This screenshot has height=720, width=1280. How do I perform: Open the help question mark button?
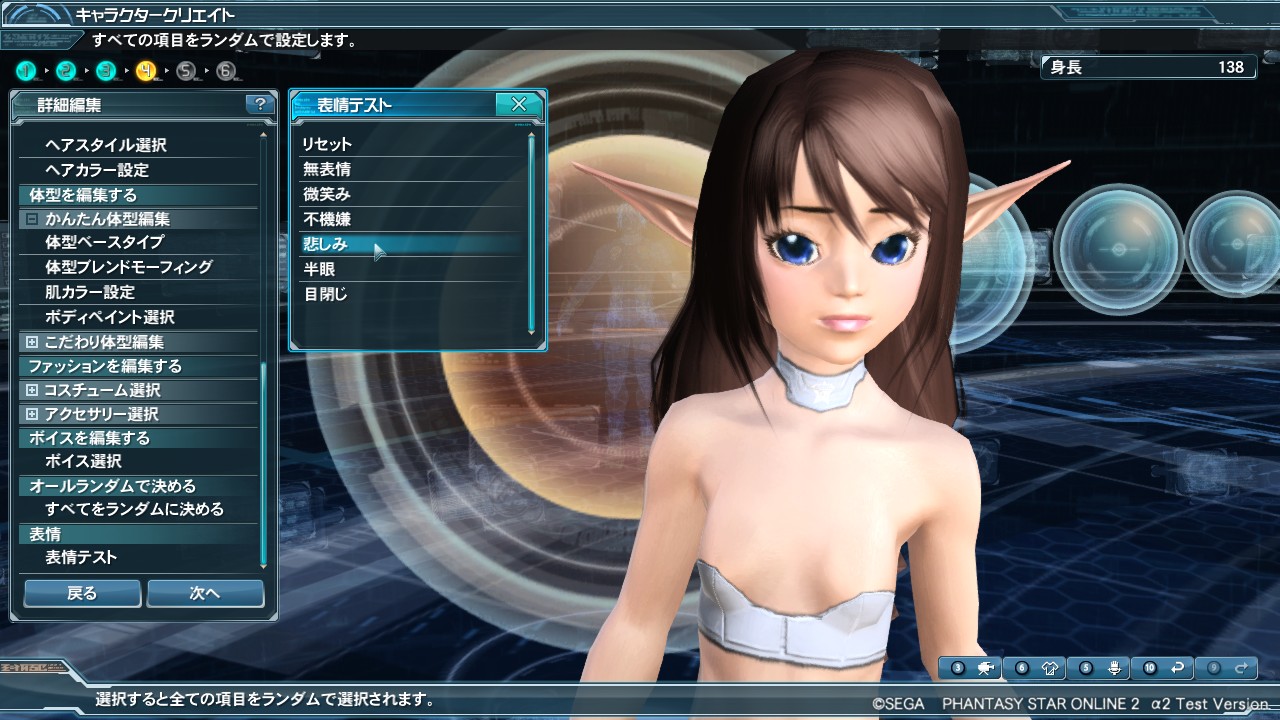259,104
